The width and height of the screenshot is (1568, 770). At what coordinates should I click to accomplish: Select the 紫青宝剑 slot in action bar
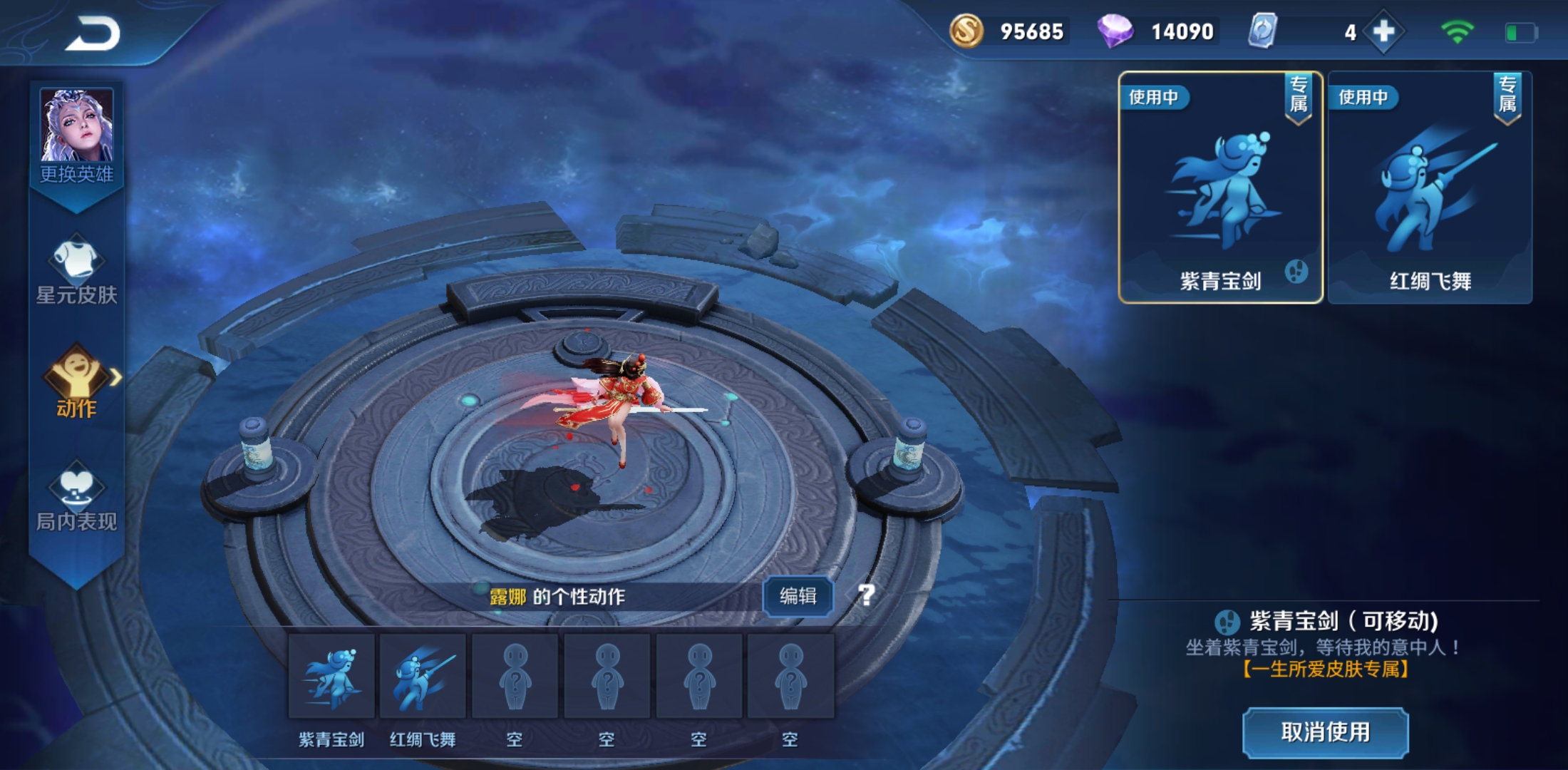331,677
